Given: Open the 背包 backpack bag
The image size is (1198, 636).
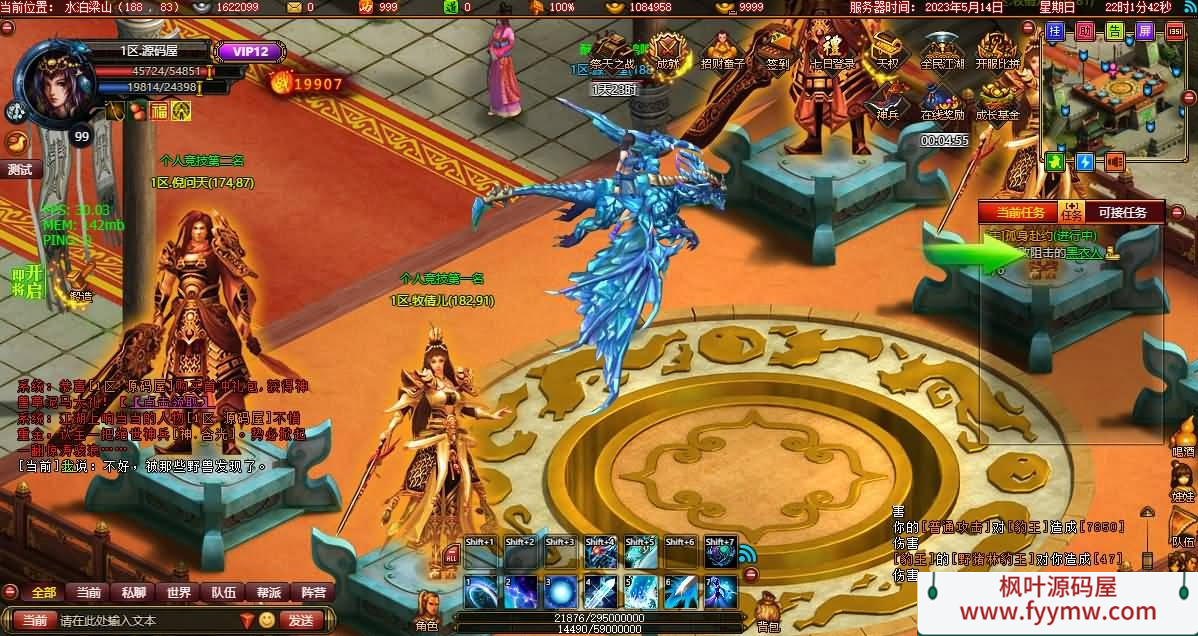Looking at the screenshot, I should point(768,610).
